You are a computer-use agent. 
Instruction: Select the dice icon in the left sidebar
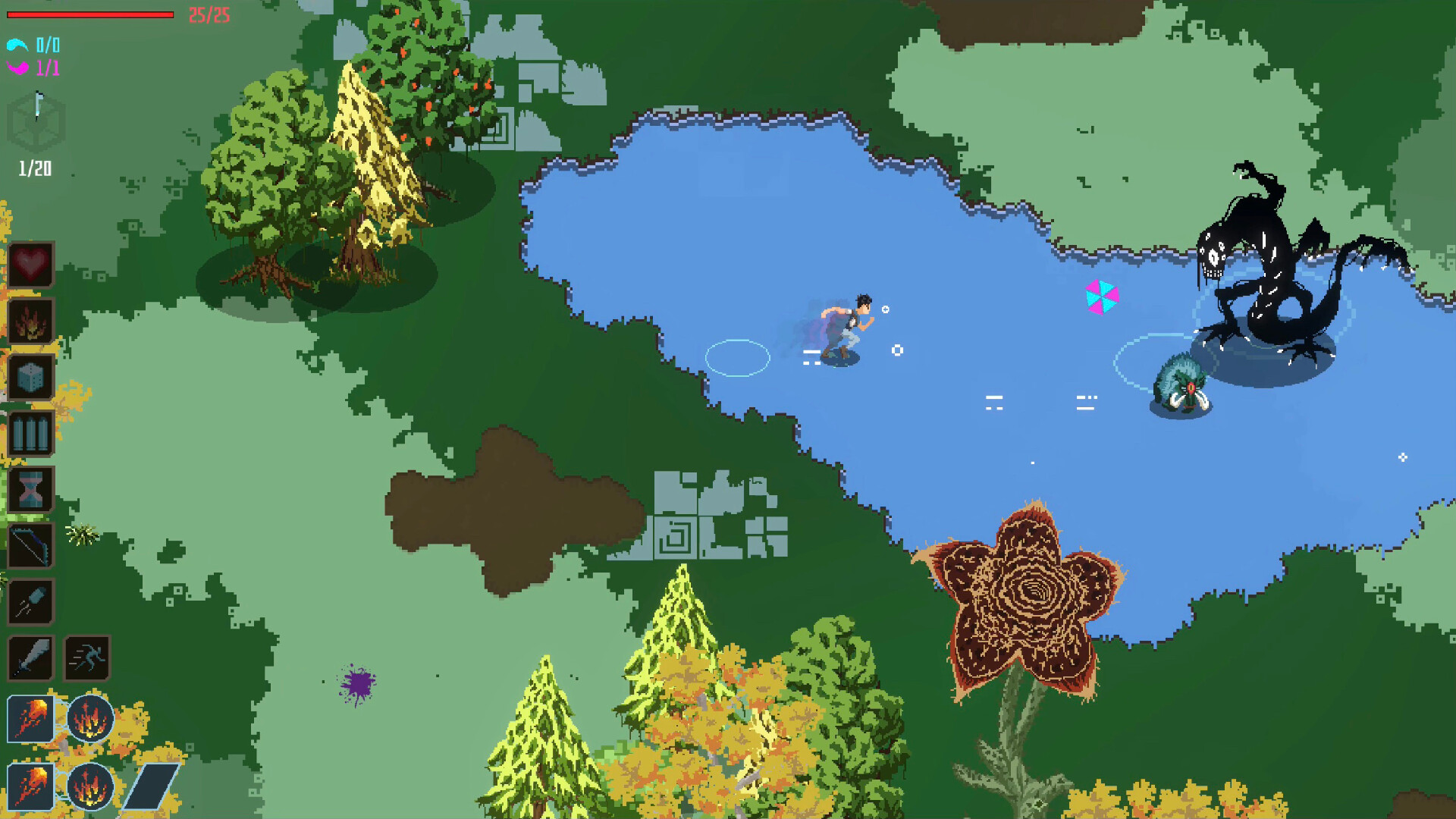click(30, 377)
